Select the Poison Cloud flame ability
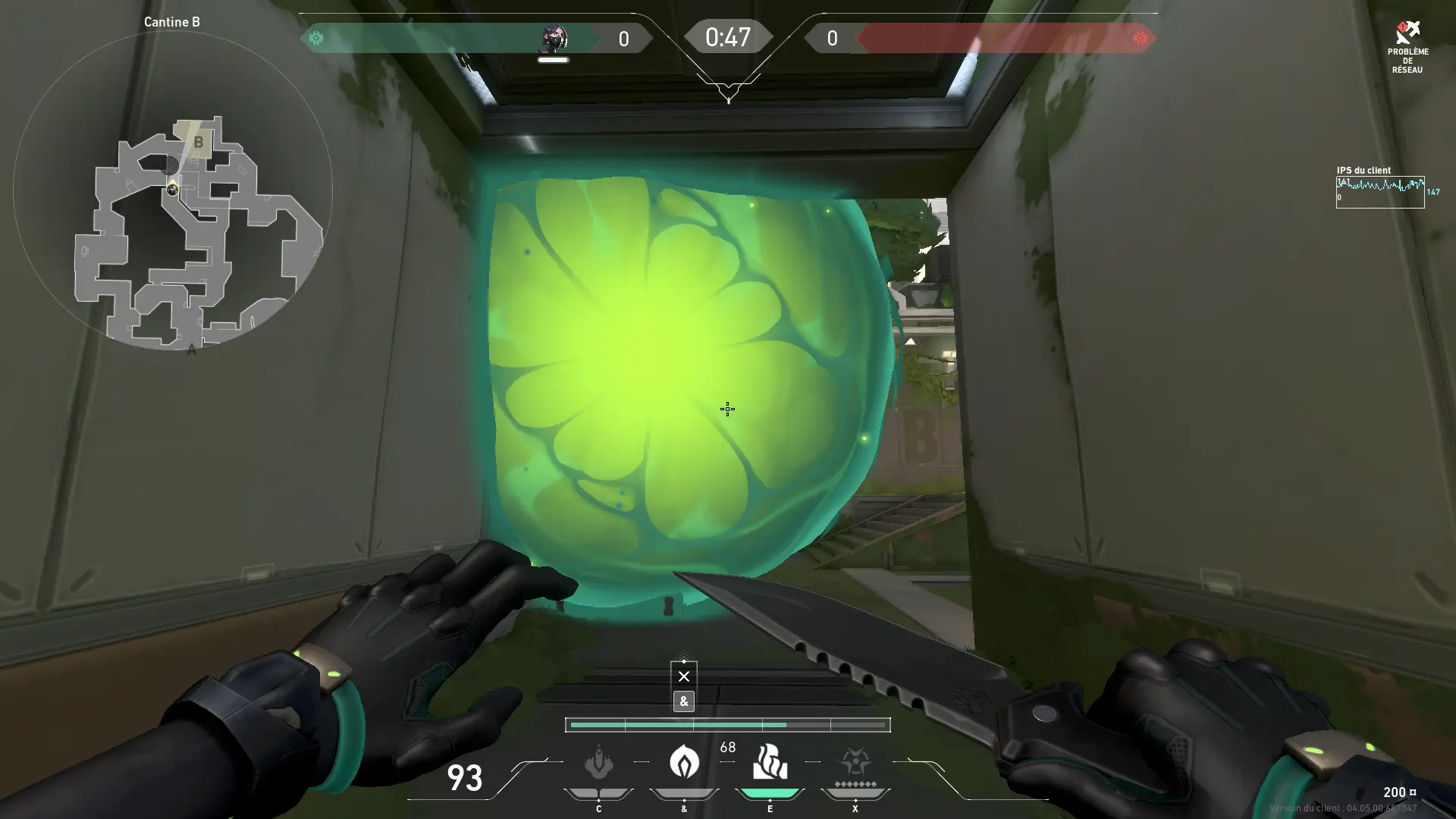1456x819 pixels. coord(684,761)
